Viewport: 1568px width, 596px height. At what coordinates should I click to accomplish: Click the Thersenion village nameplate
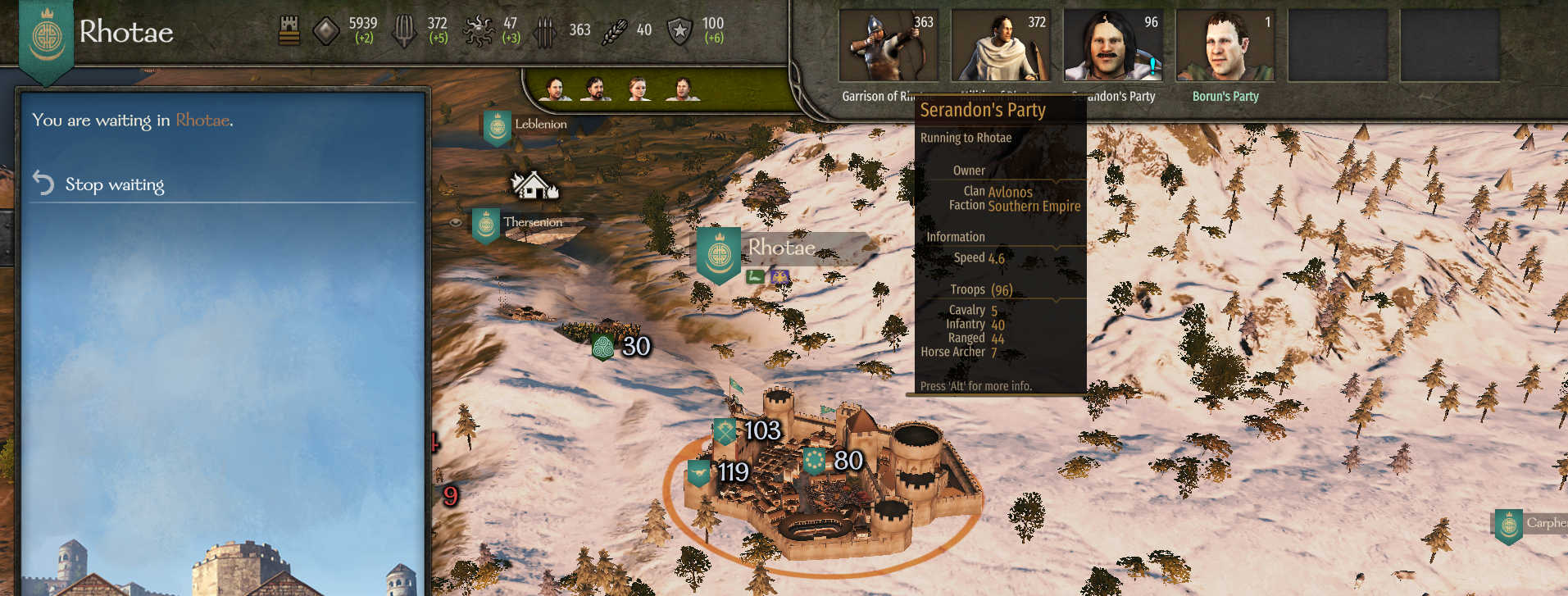coord(532,222)
